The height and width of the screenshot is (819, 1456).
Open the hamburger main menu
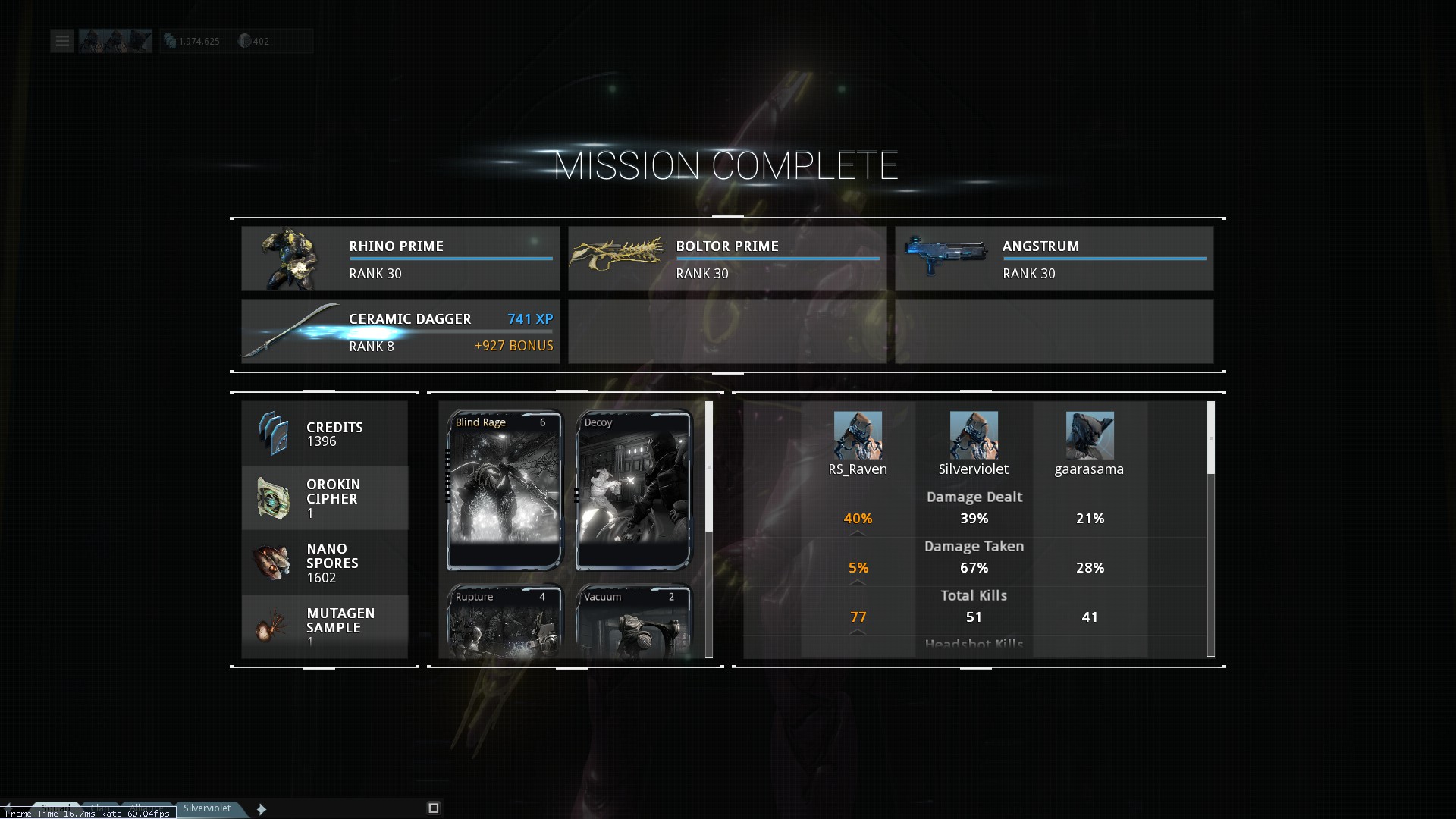point(62,41)
